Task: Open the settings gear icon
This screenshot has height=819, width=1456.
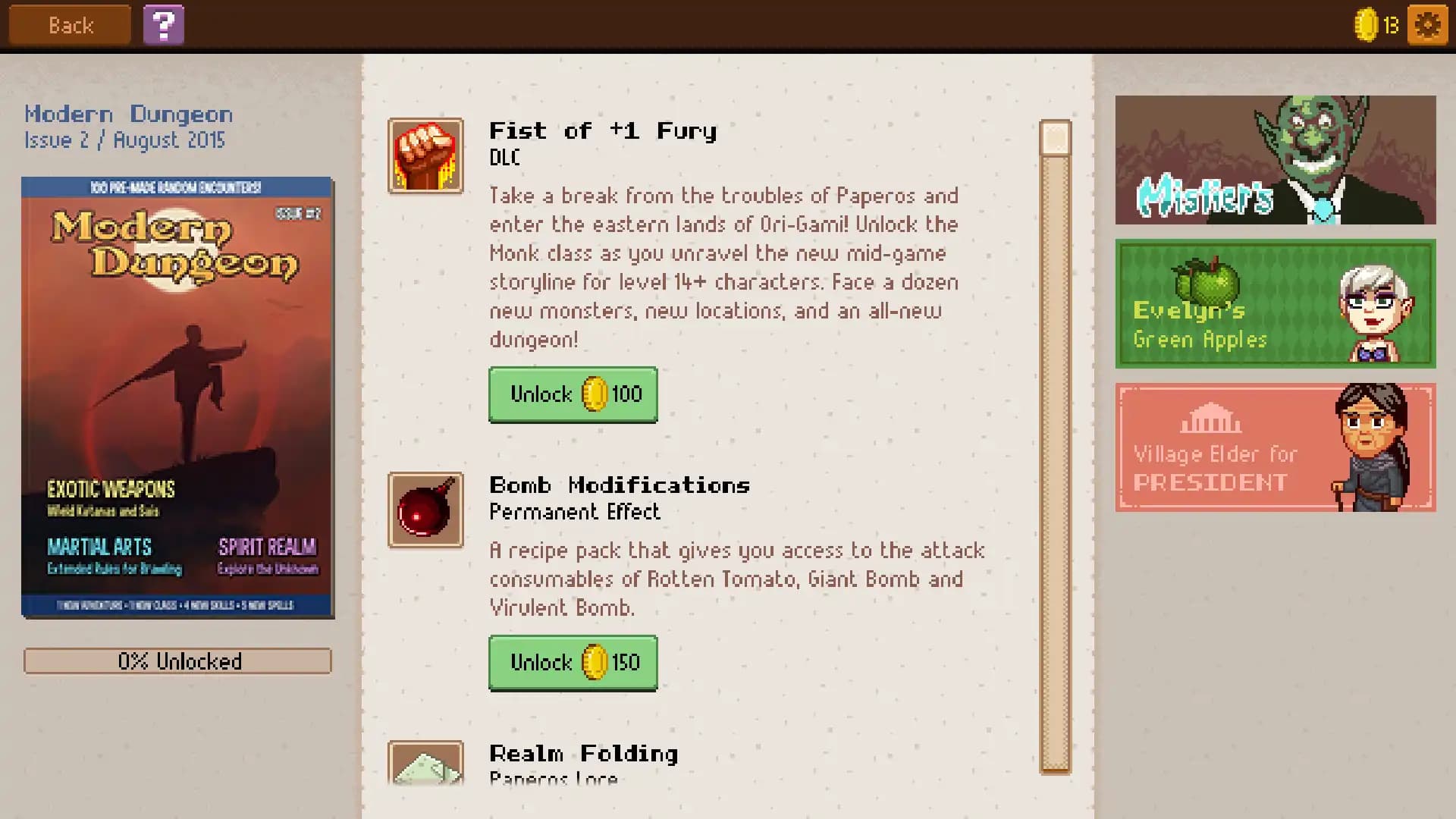Action: click(1426, 24)
